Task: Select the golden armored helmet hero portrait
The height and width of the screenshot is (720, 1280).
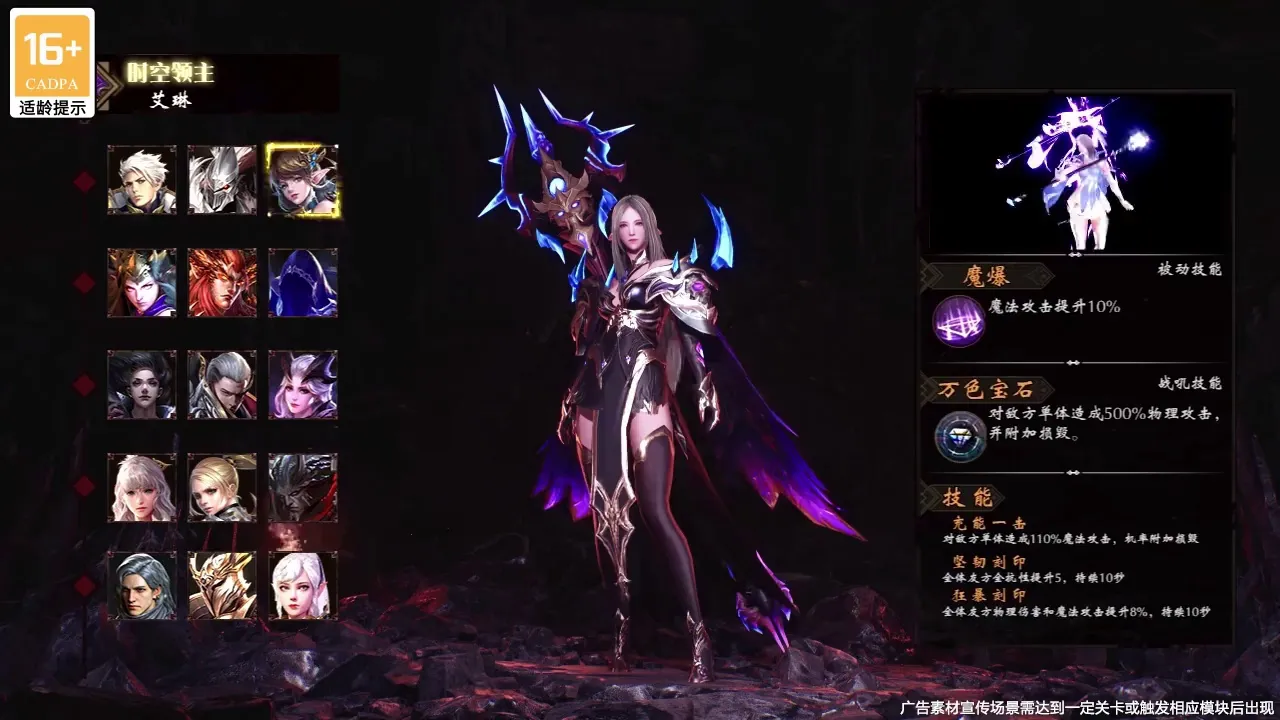Action: (x=222, y=586)
